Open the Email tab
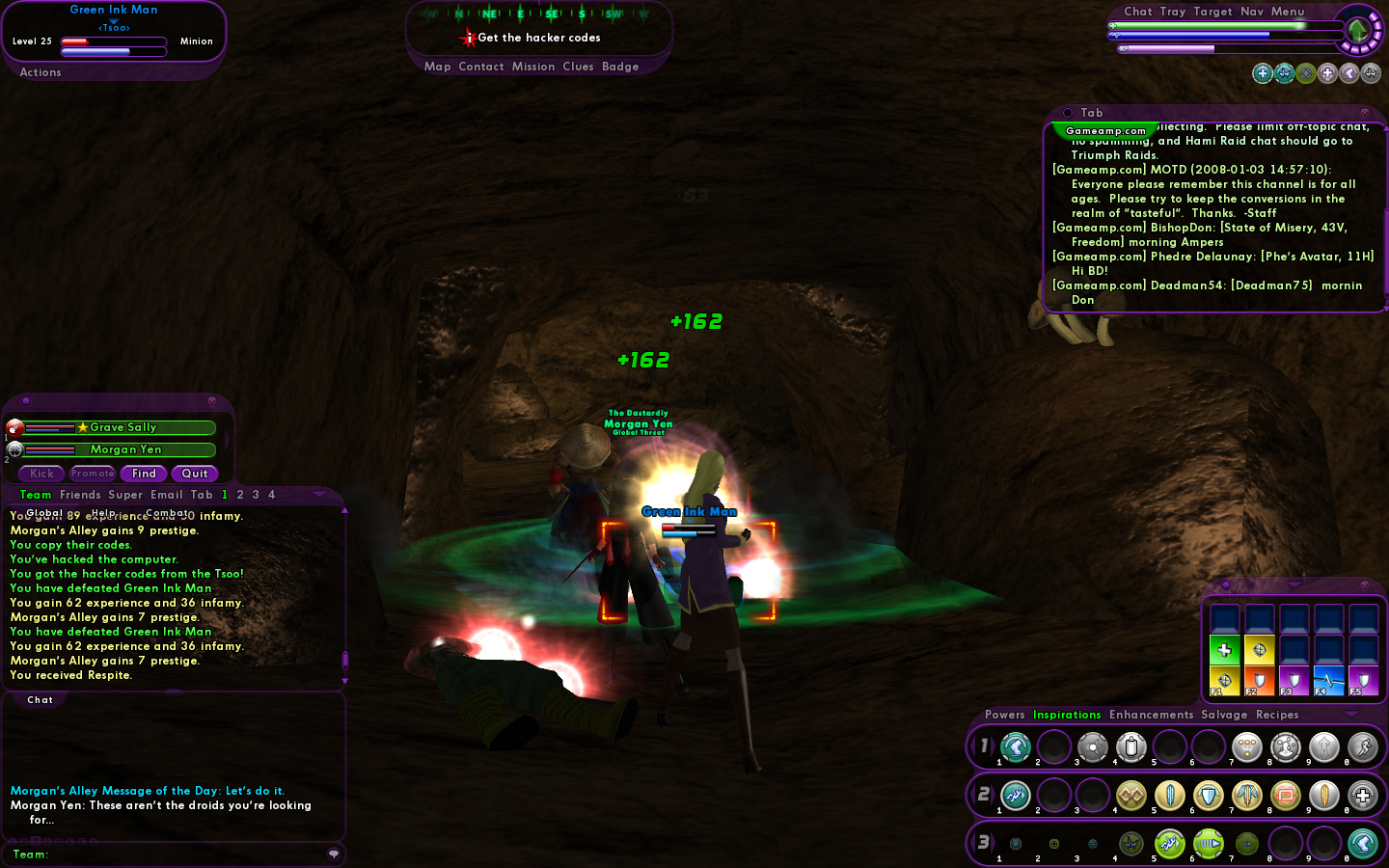1389x868 pixels. (166, 495)
